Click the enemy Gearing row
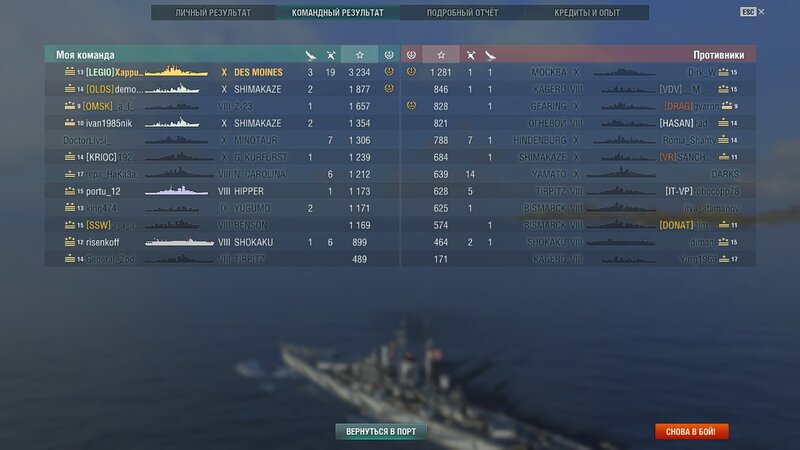800x450 pixels. click(x=580, y=106)
